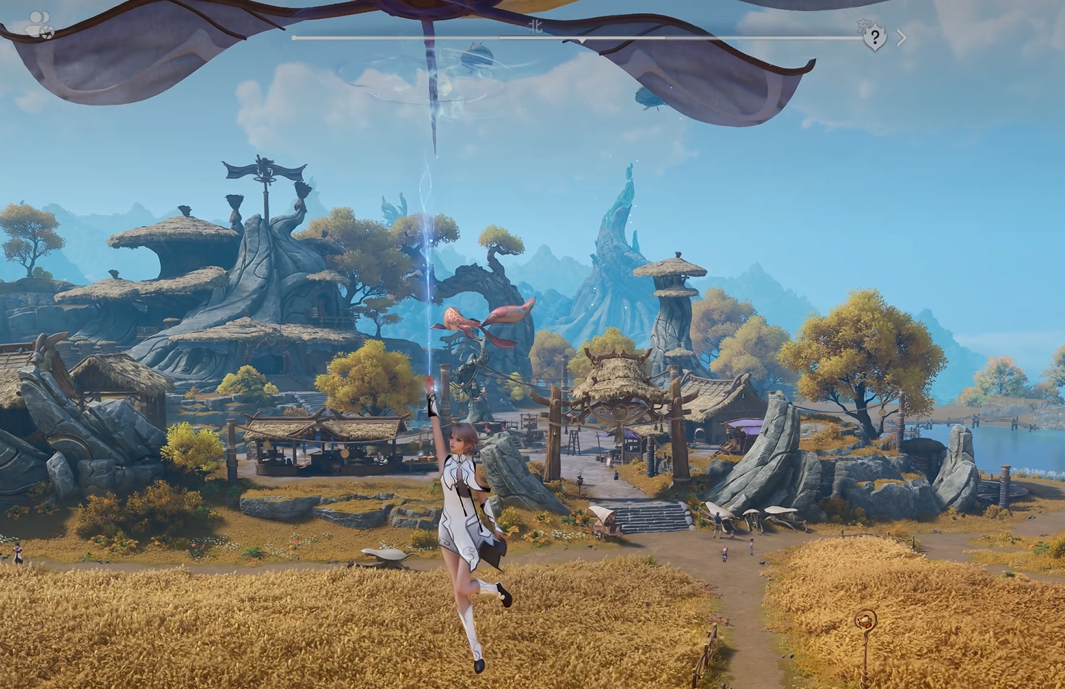Expand the arrow beside the compass bar
The width and height of the screenshot is (1065, 689).
click(901, 38)
